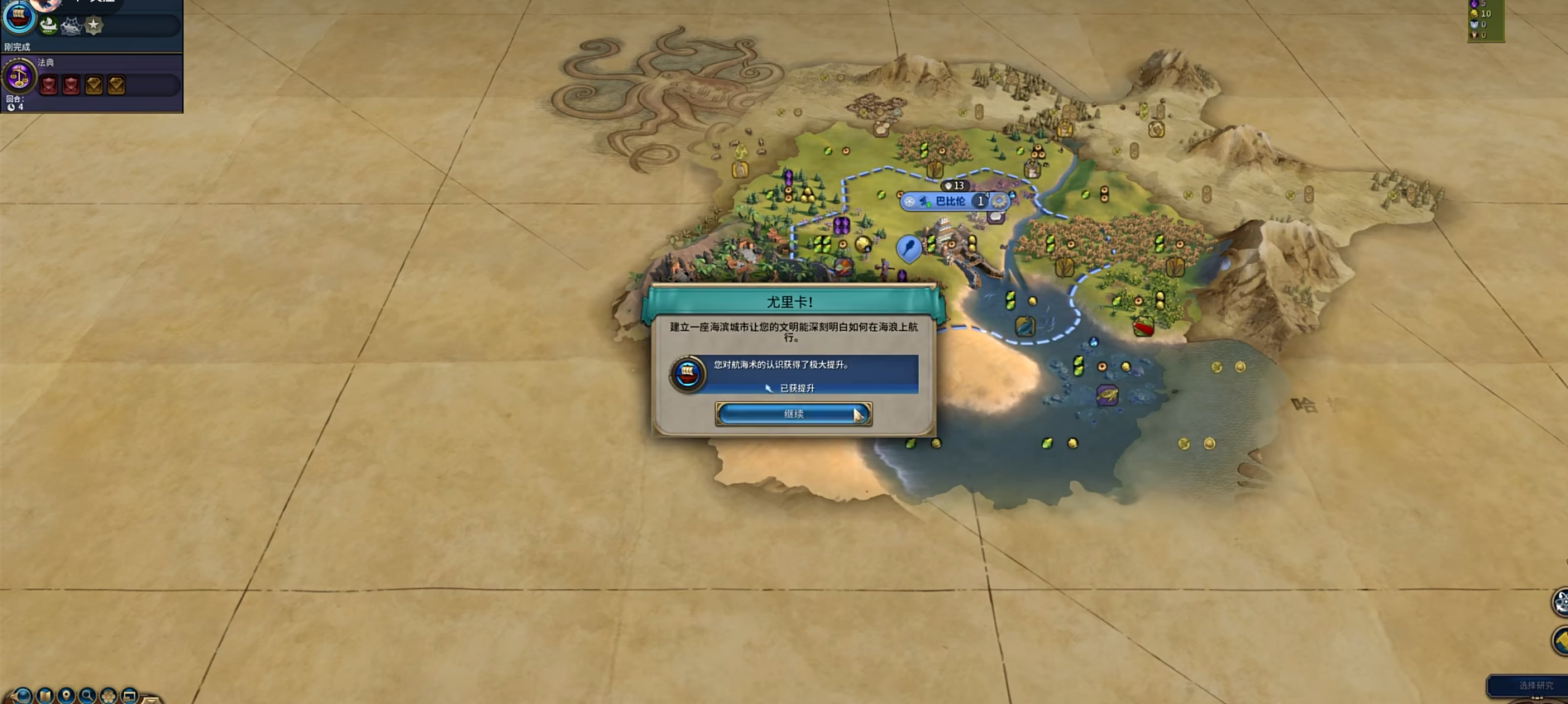Image resolution: width=1568 pixels, height=704 pixels.
Task: Click the white star unlock icon
Action: [x=93, y=26]
